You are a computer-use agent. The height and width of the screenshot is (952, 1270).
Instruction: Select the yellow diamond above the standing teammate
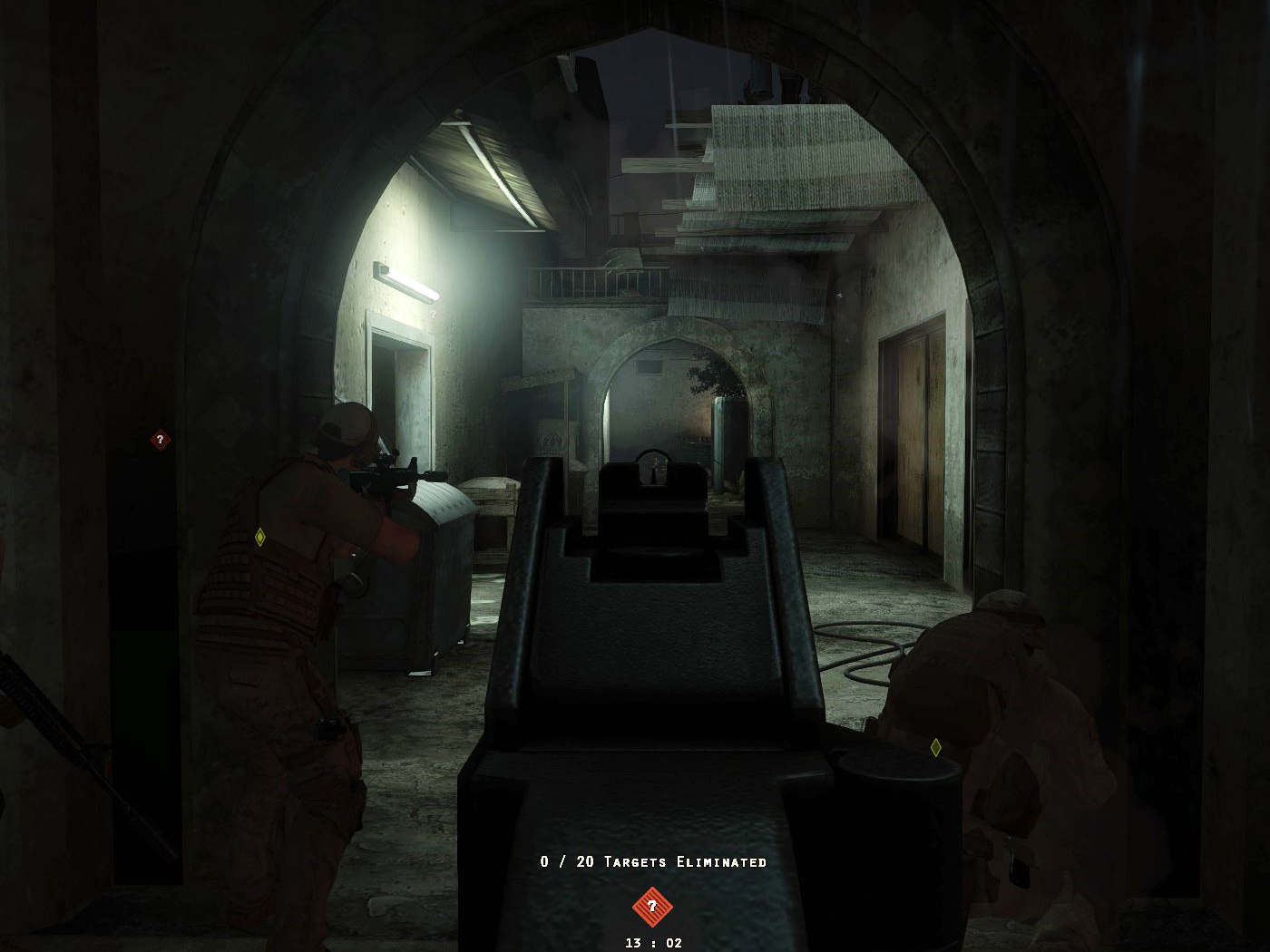coord(259,537)
